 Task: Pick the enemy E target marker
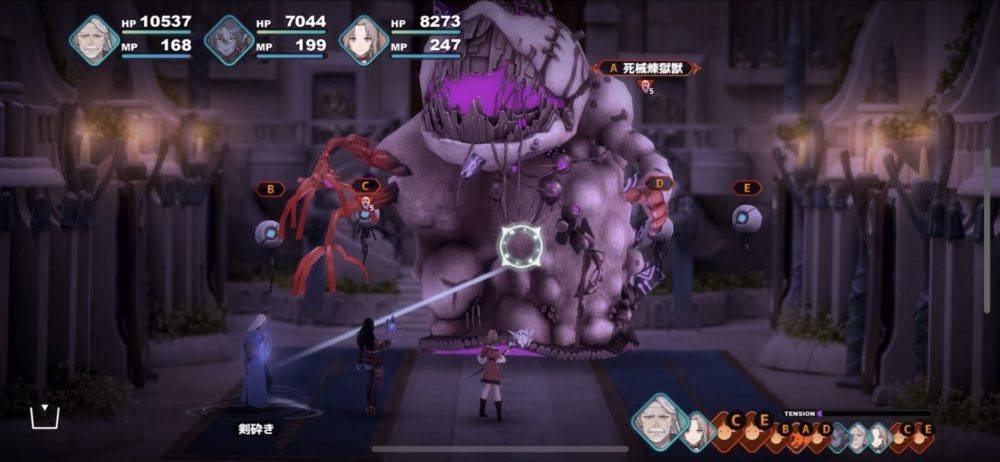pos(746,187)
